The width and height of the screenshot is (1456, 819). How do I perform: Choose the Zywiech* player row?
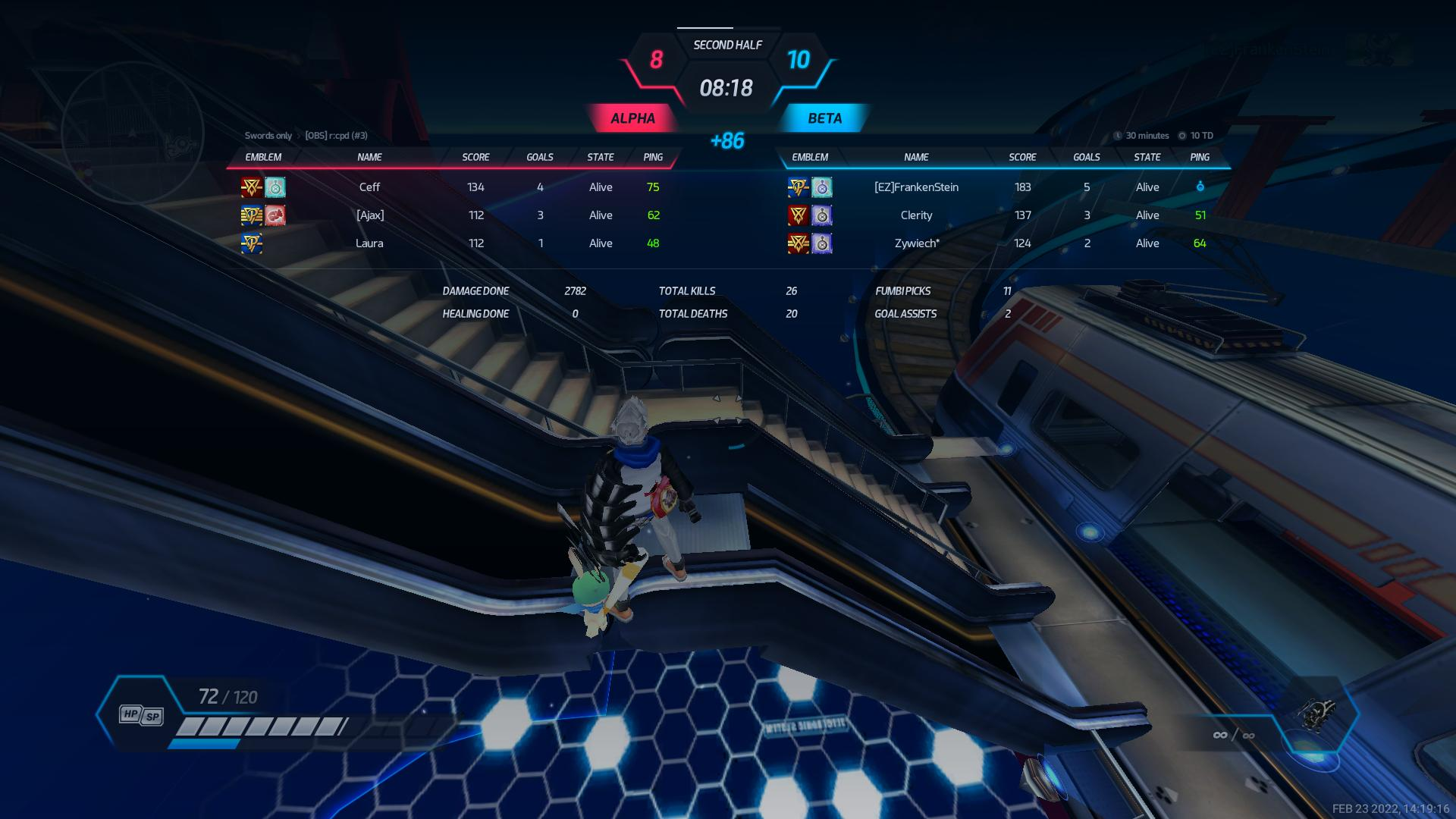(x=916, y=243)
